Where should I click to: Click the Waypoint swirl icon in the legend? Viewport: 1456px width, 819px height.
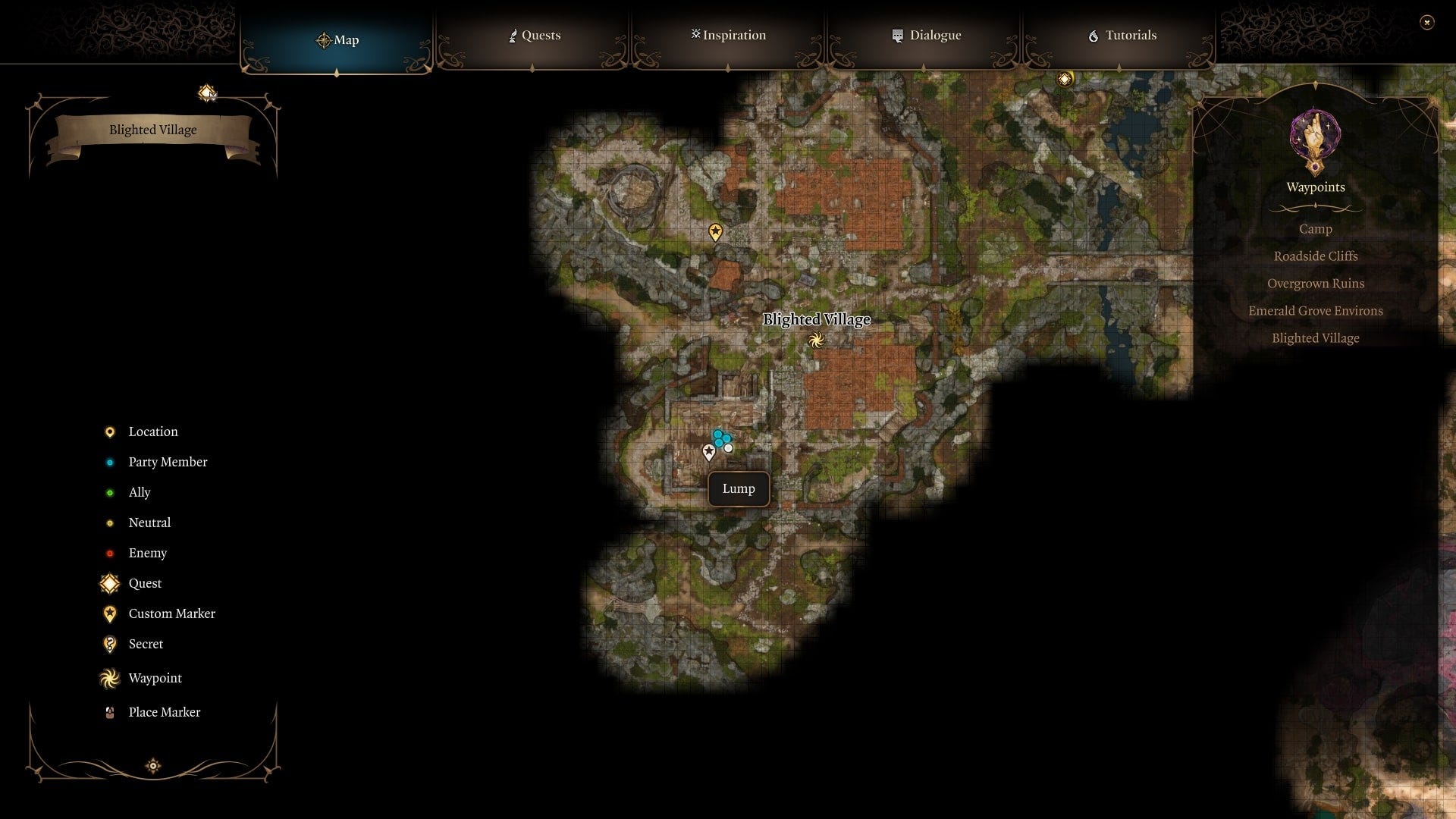[x=110, y=678]
